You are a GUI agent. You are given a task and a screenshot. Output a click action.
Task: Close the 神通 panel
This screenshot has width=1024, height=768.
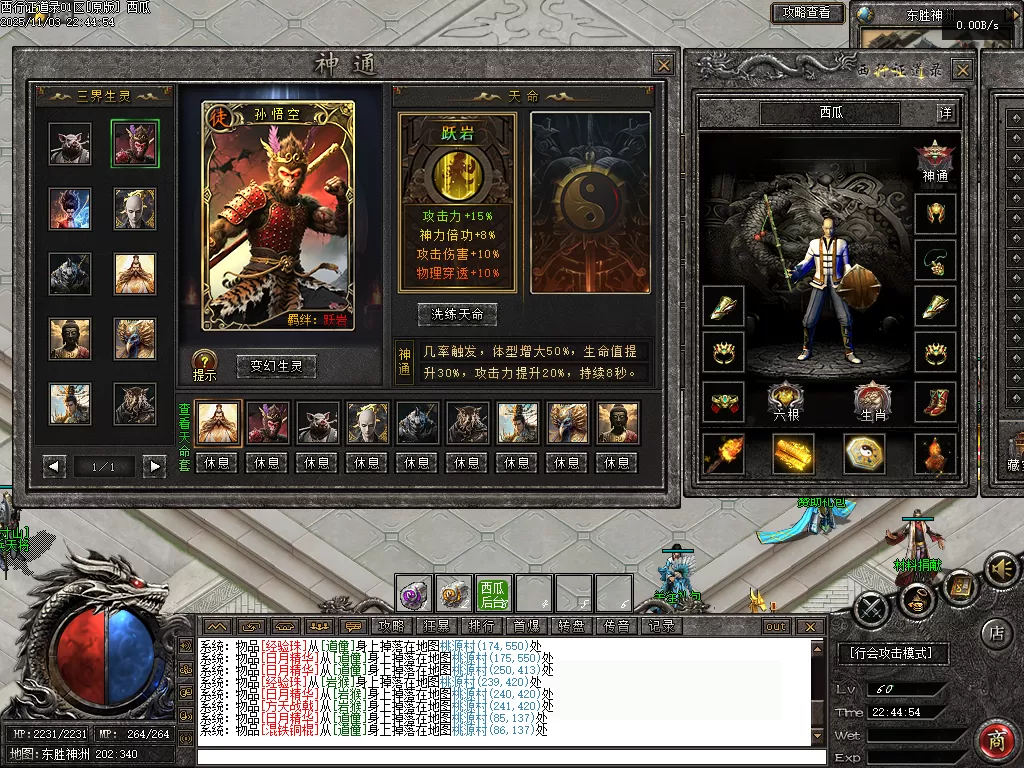tap(663, 65)
